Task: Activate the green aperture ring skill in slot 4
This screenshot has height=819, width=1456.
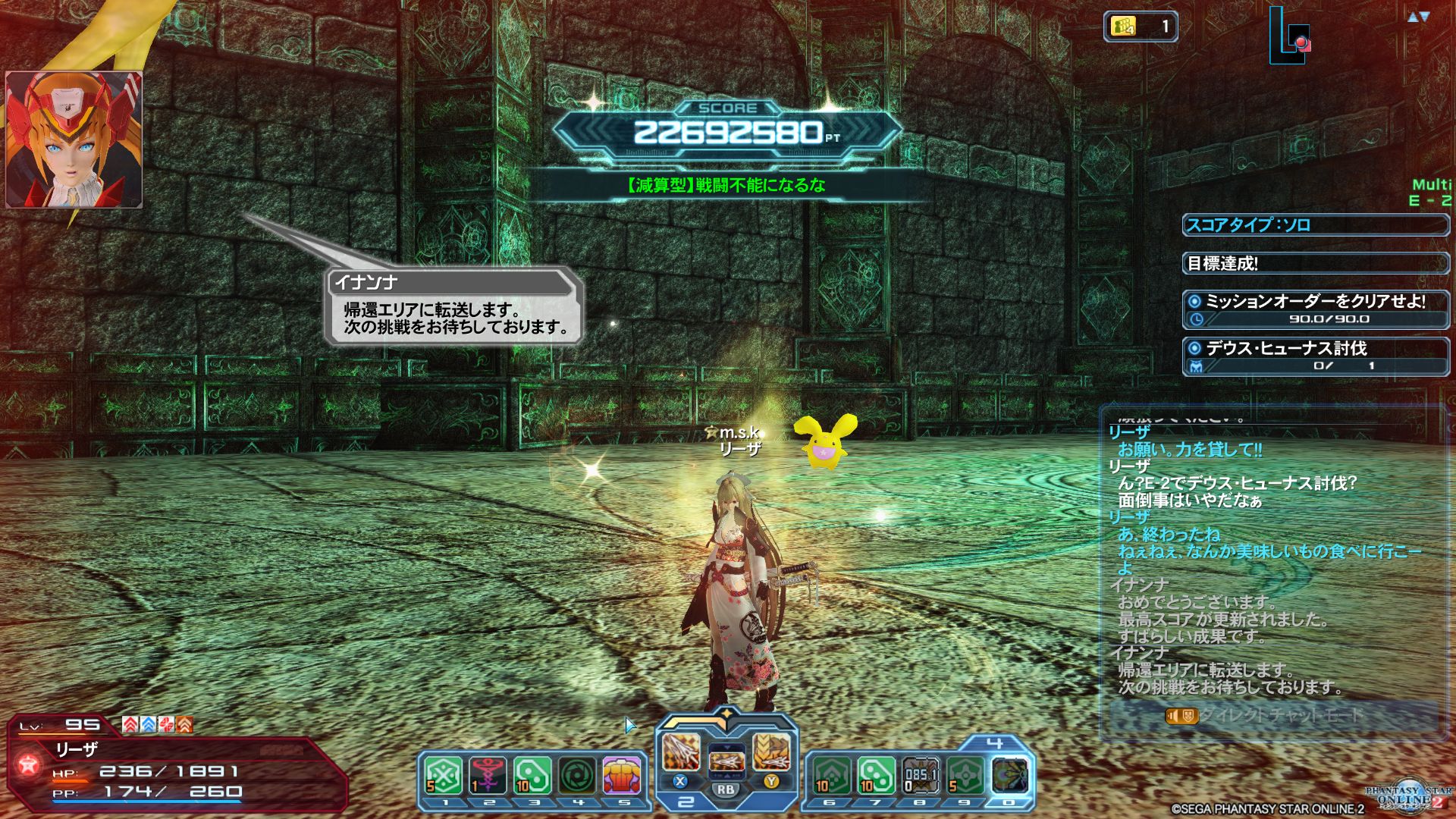Action: pos(578,776)
